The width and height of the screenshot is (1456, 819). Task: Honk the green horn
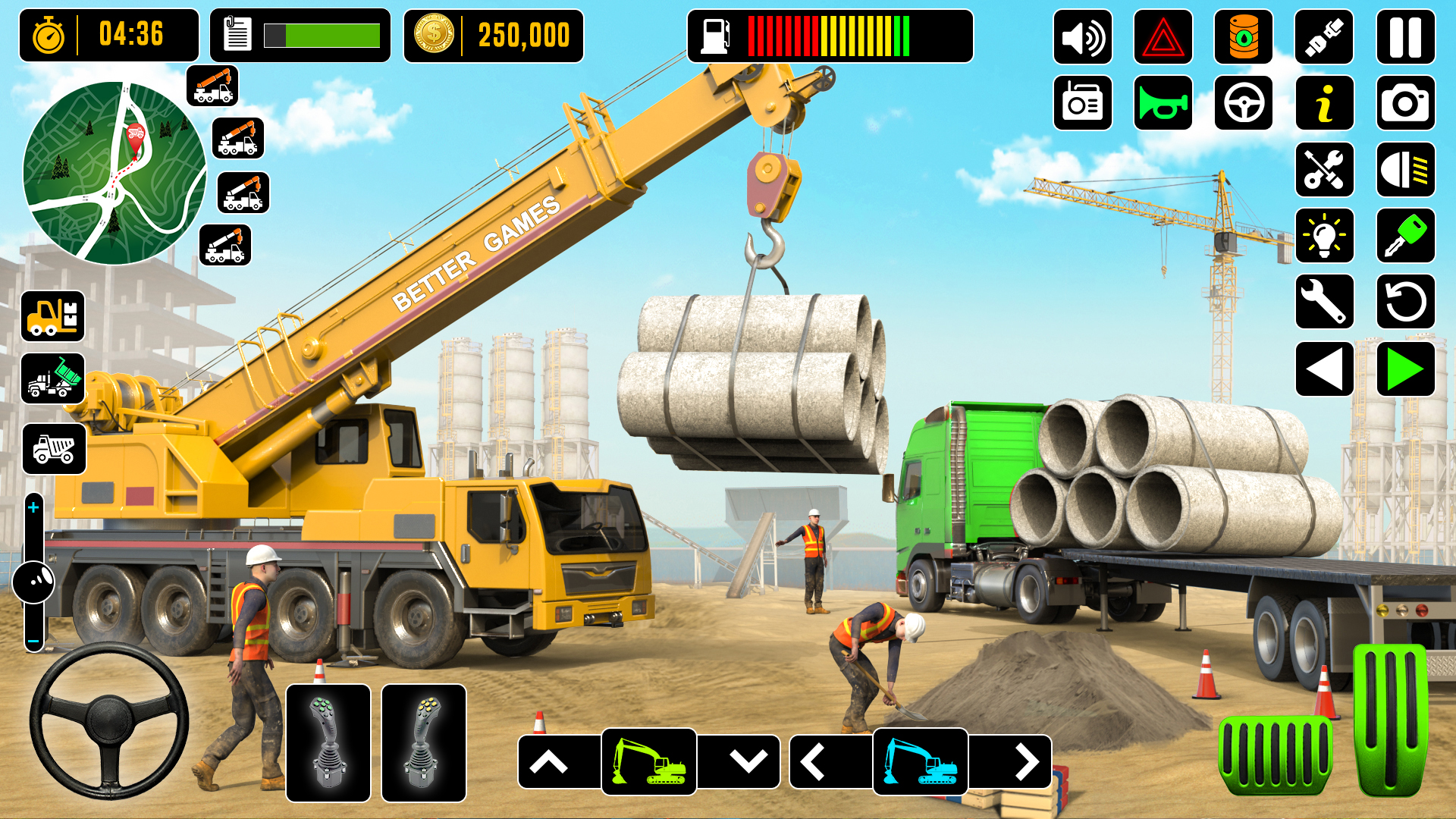coord(1163,103)
